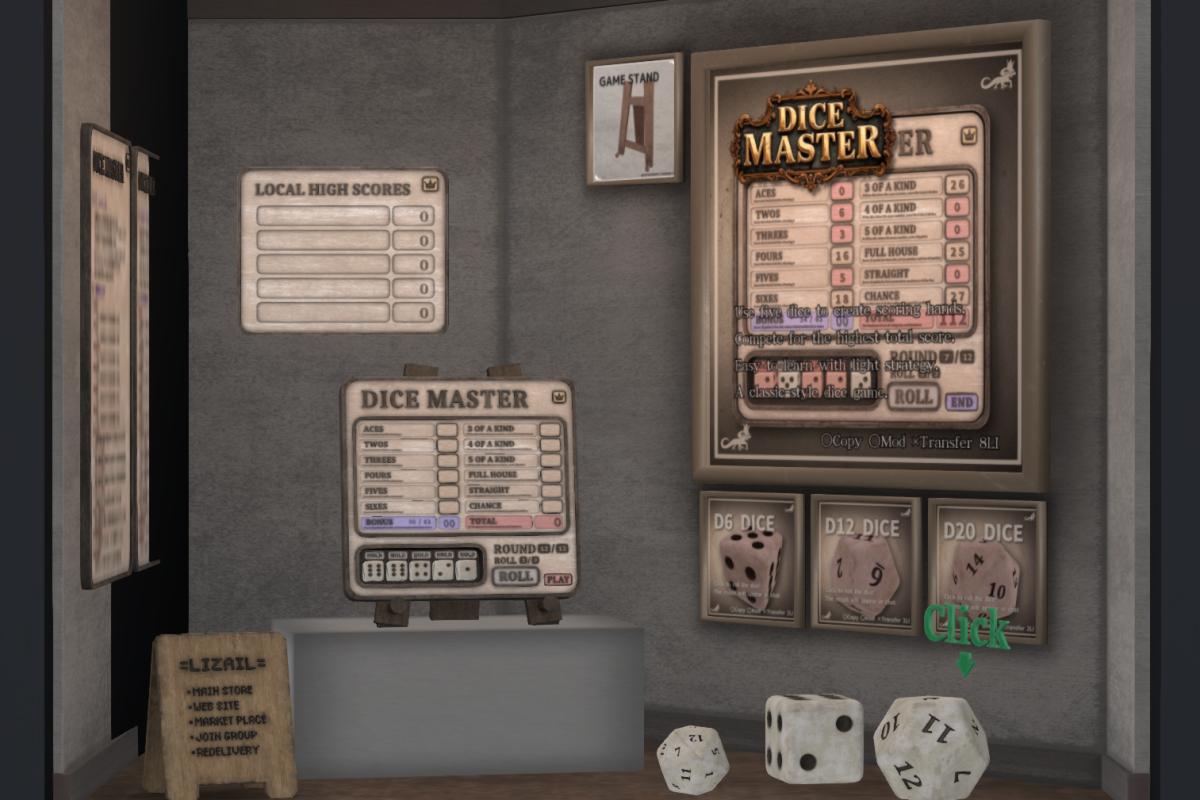This screenshot has width=1200, height=800.
Task: Click the crown icon on Local High Scores
Action: click(x=430, y=185)
